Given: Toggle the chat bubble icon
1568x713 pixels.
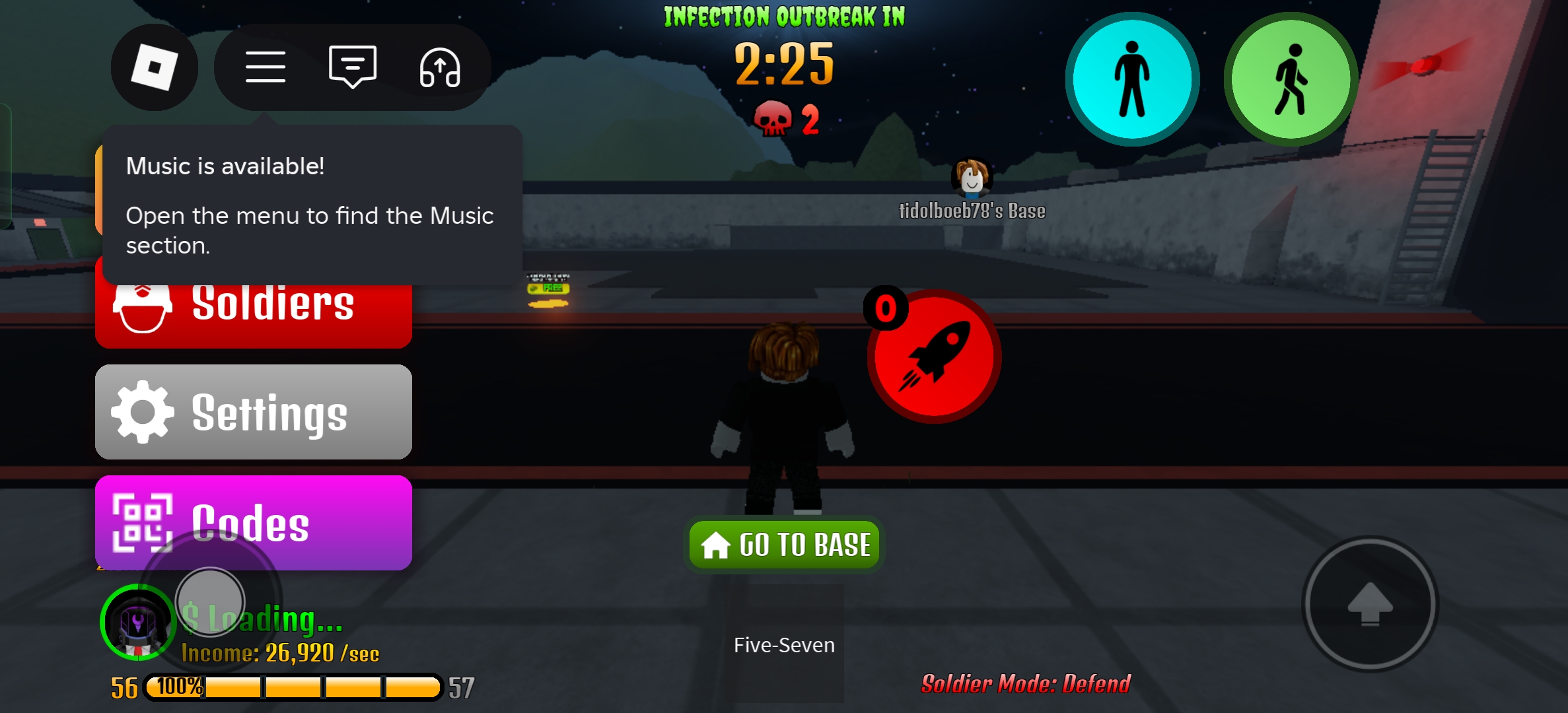Looking at the screenshot, I should tap(353, 67).
